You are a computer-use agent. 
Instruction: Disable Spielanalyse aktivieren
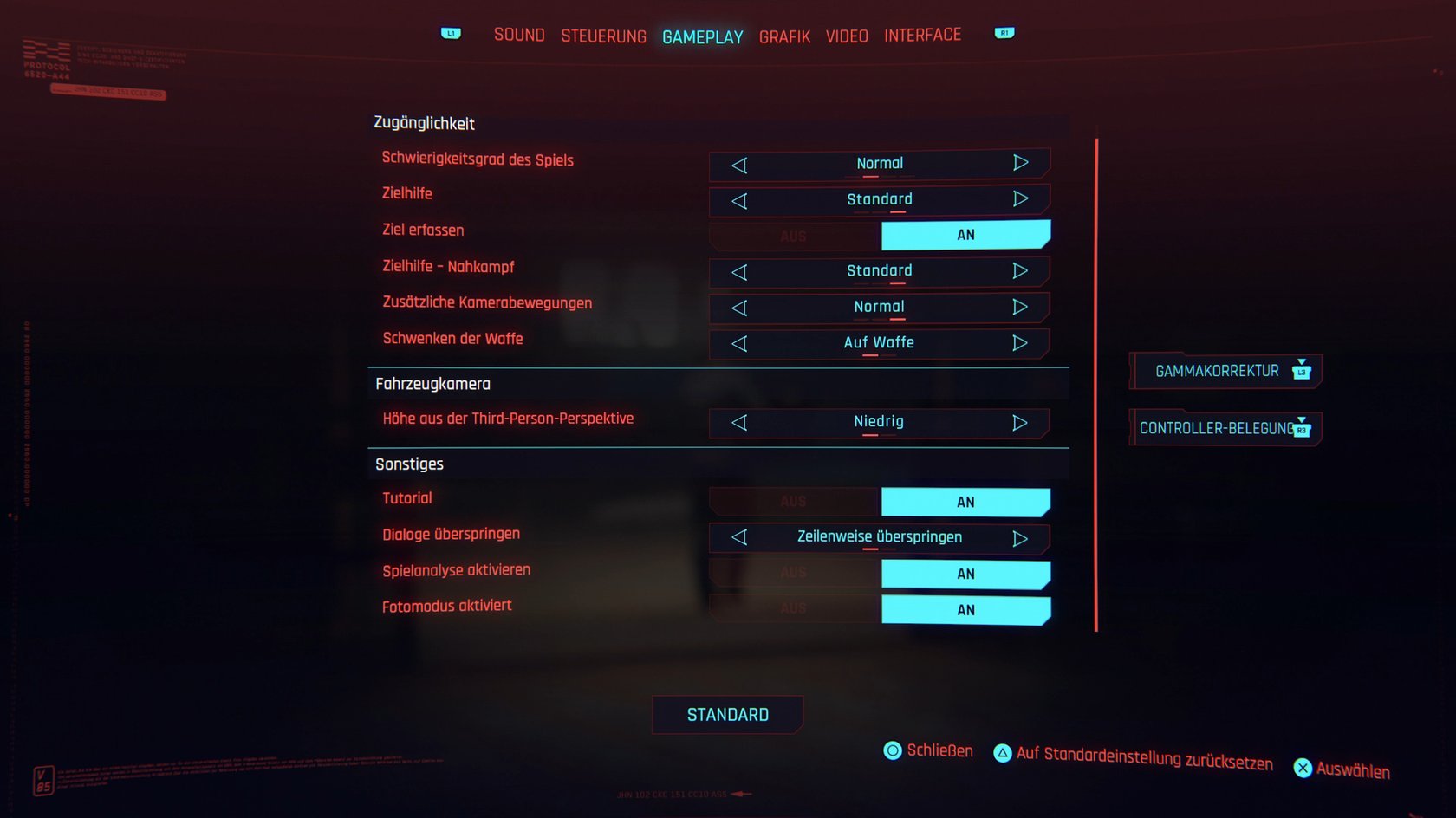(793, 573)
